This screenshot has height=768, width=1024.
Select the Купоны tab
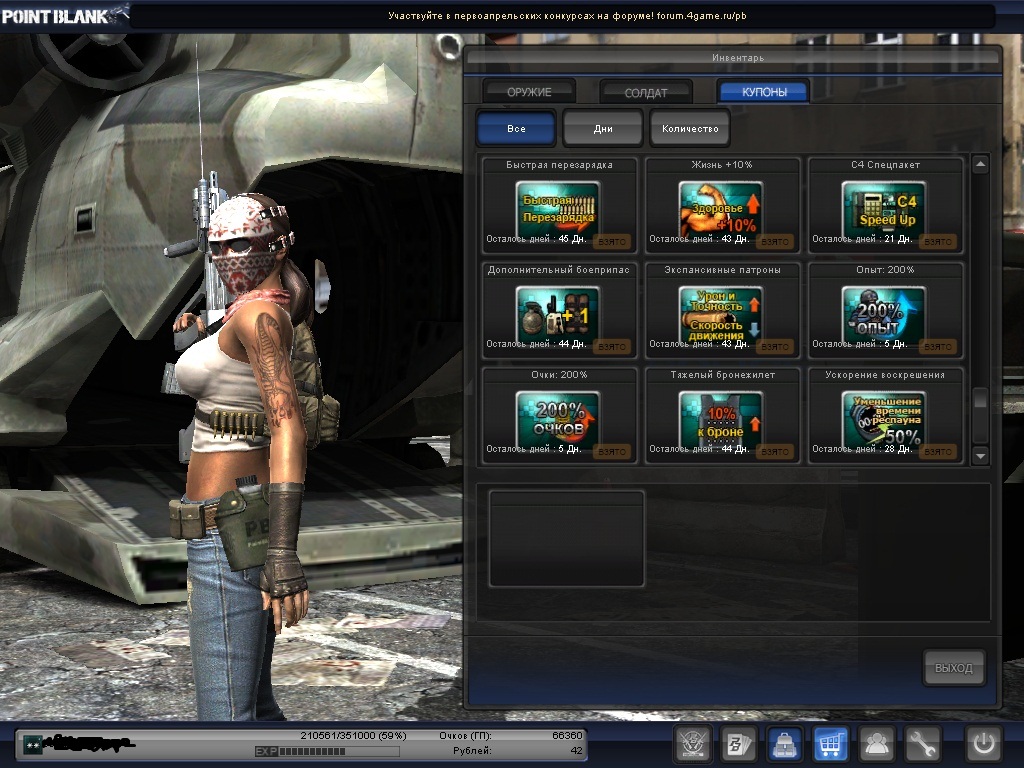(764, 92)
